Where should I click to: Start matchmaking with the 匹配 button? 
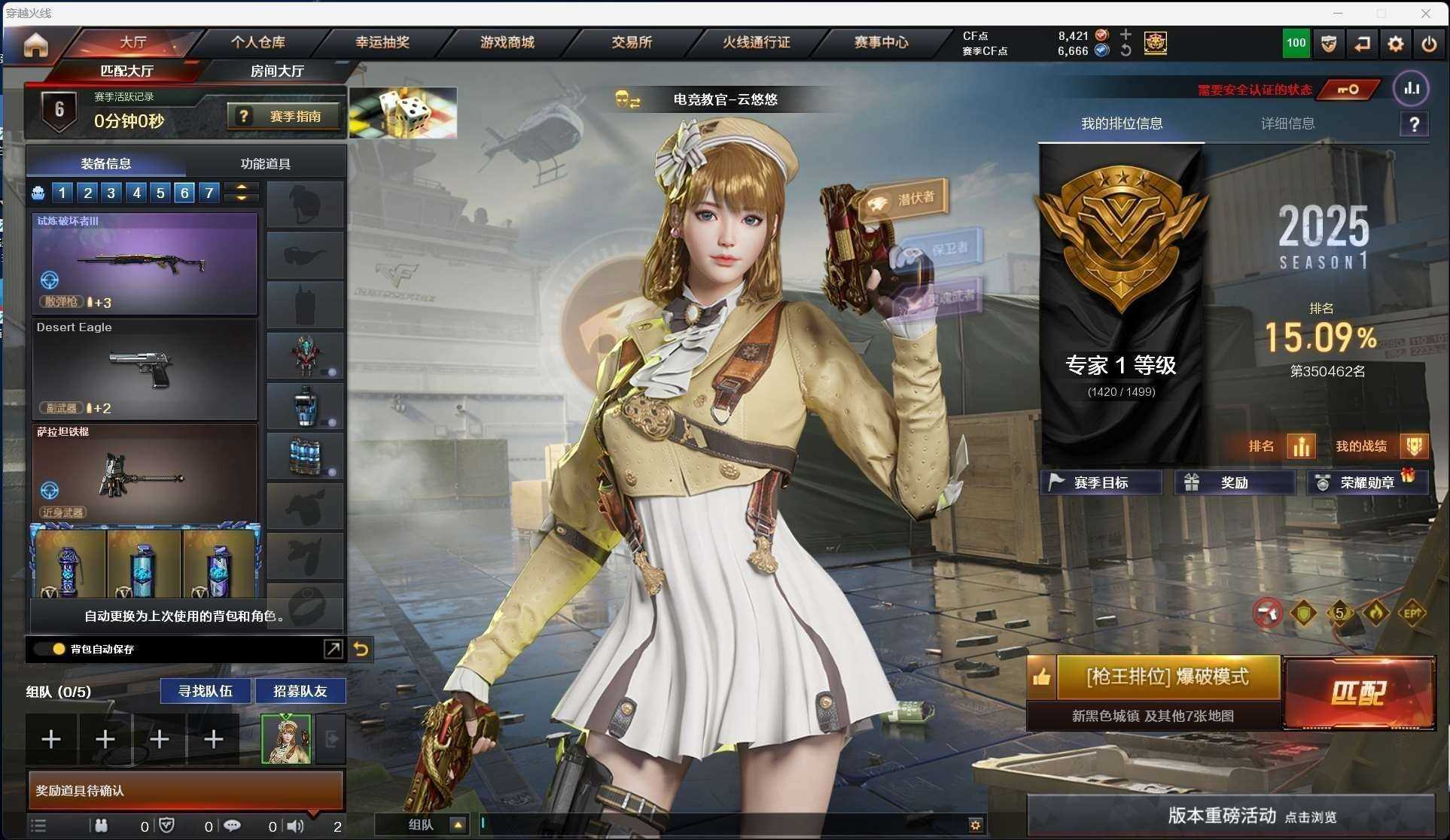pyautogui.click(x=1359, y=692)
